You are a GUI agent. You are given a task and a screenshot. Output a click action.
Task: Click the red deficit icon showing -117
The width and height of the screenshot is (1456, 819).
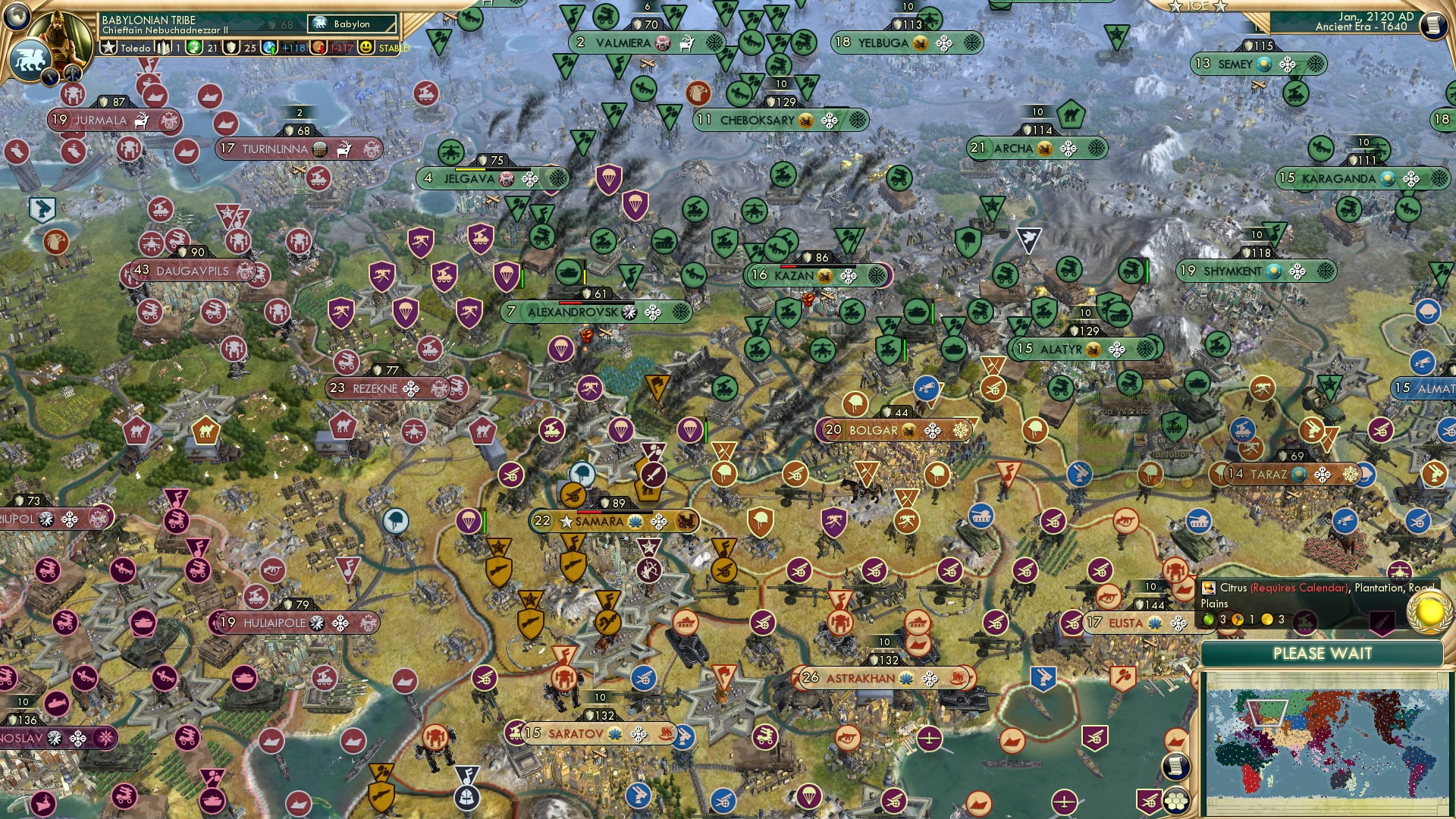coord(321,49)
